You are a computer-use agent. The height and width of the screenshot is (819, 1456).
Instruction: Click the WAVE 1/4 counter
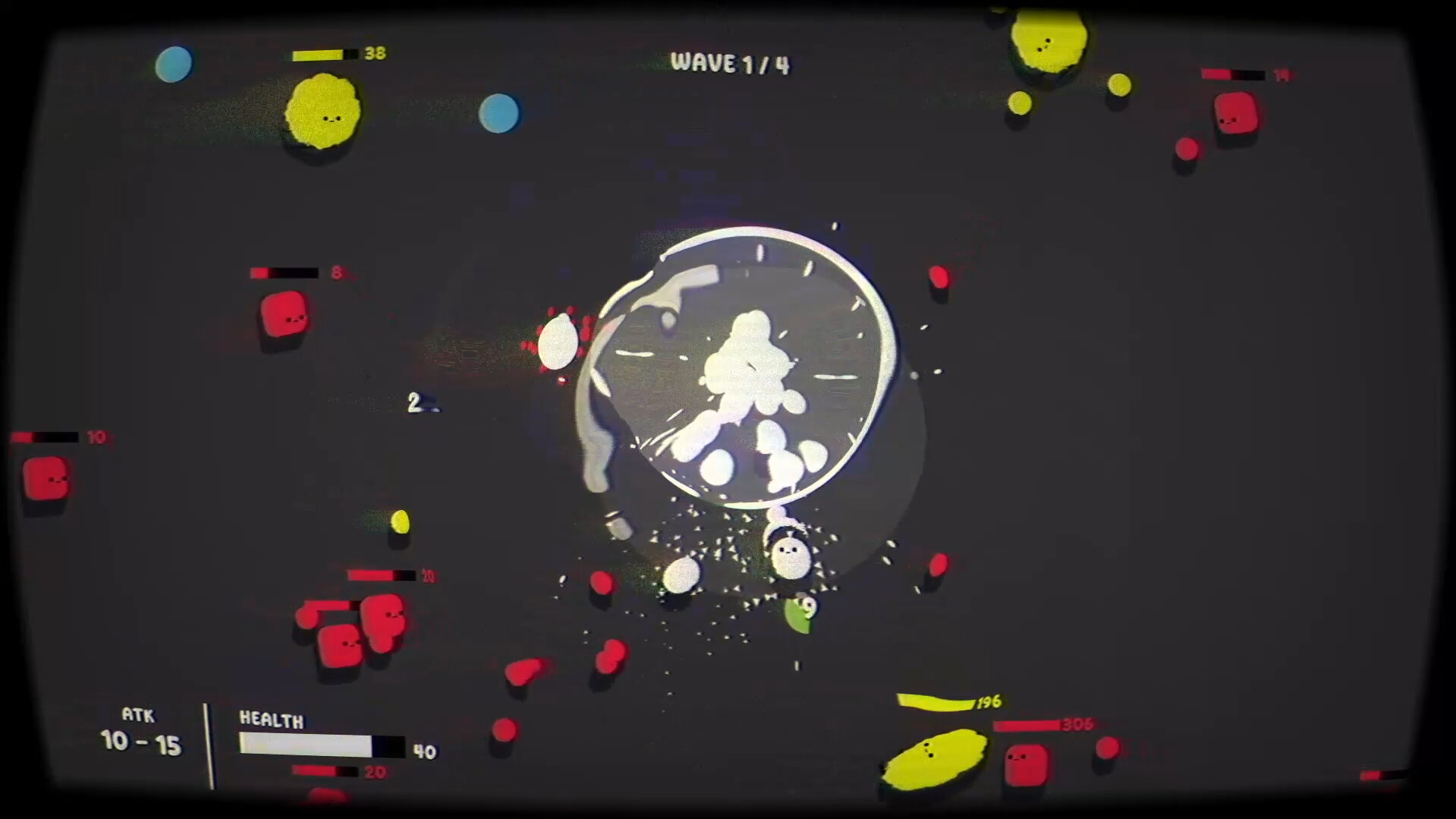tap(730, 64)
